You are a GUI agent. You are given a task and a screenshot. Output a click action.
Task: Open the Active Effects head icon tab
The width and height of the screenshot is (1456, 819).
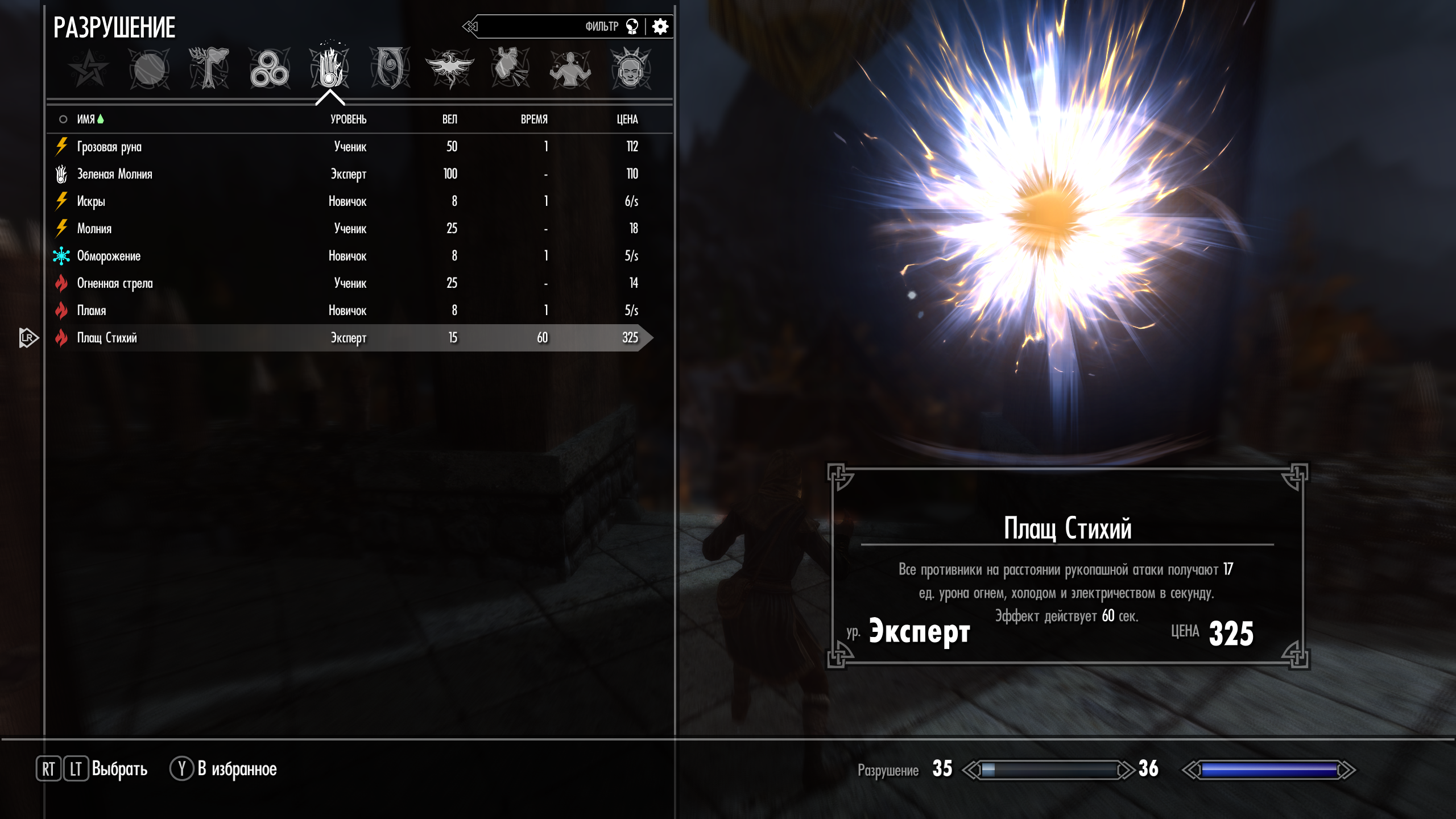630,69
